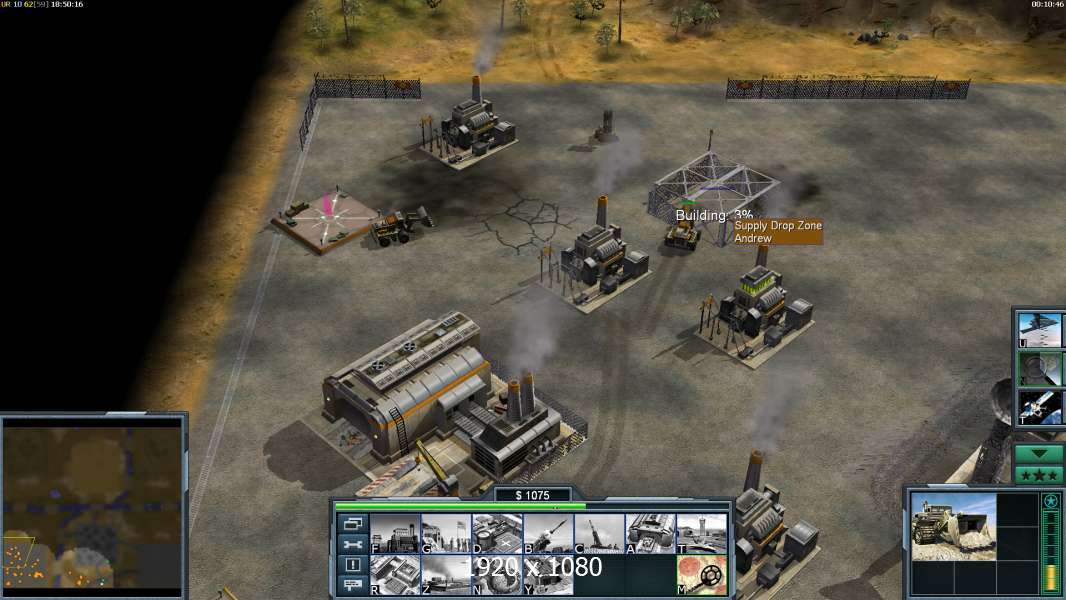This screenshot has height=600, width=1066.
Task: Pick the build icon marked Z
Action: point(445,574)
